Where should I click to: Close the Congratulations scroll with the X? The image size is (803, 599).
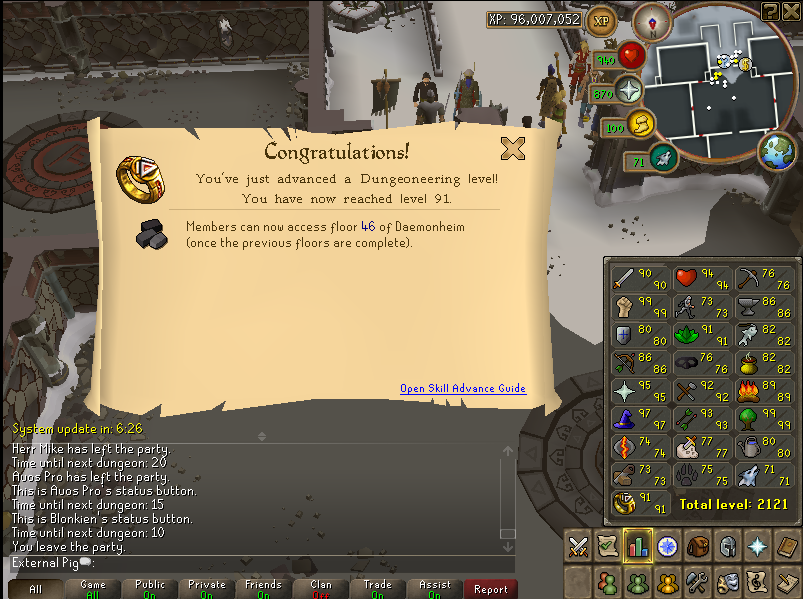coord(513,149)
